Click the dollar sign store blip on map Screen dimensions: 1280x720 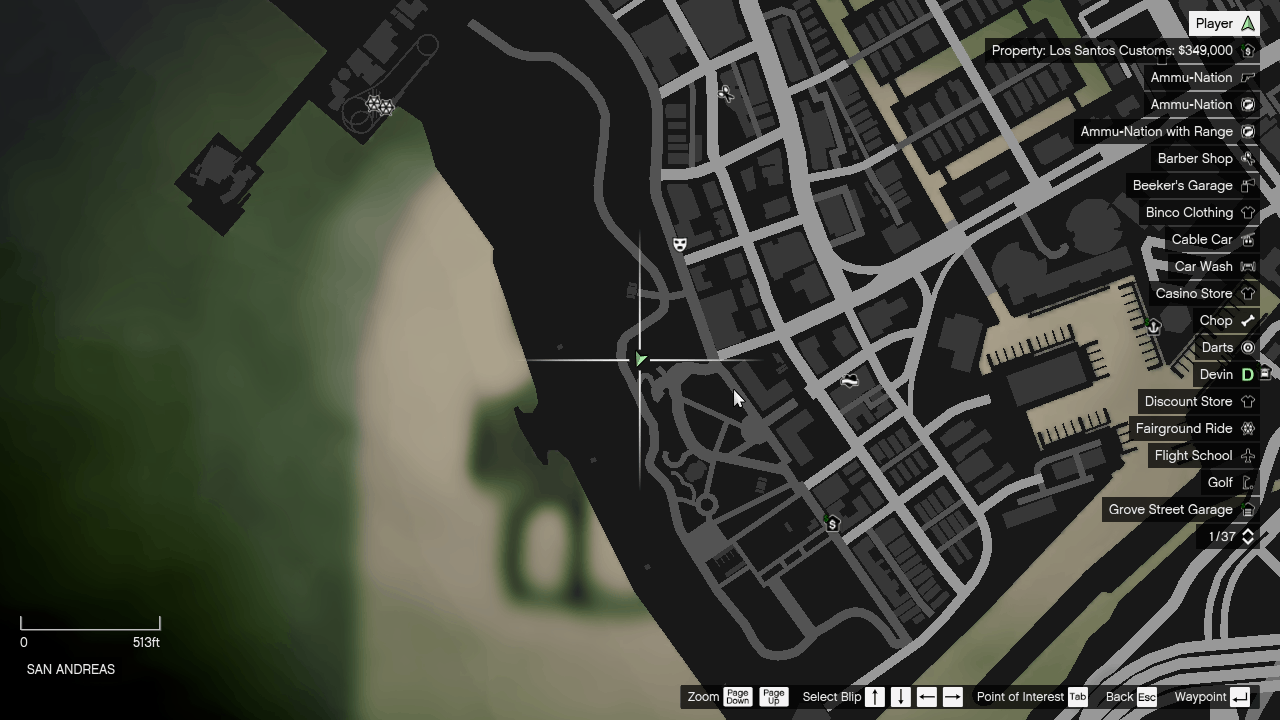[831, 523]
